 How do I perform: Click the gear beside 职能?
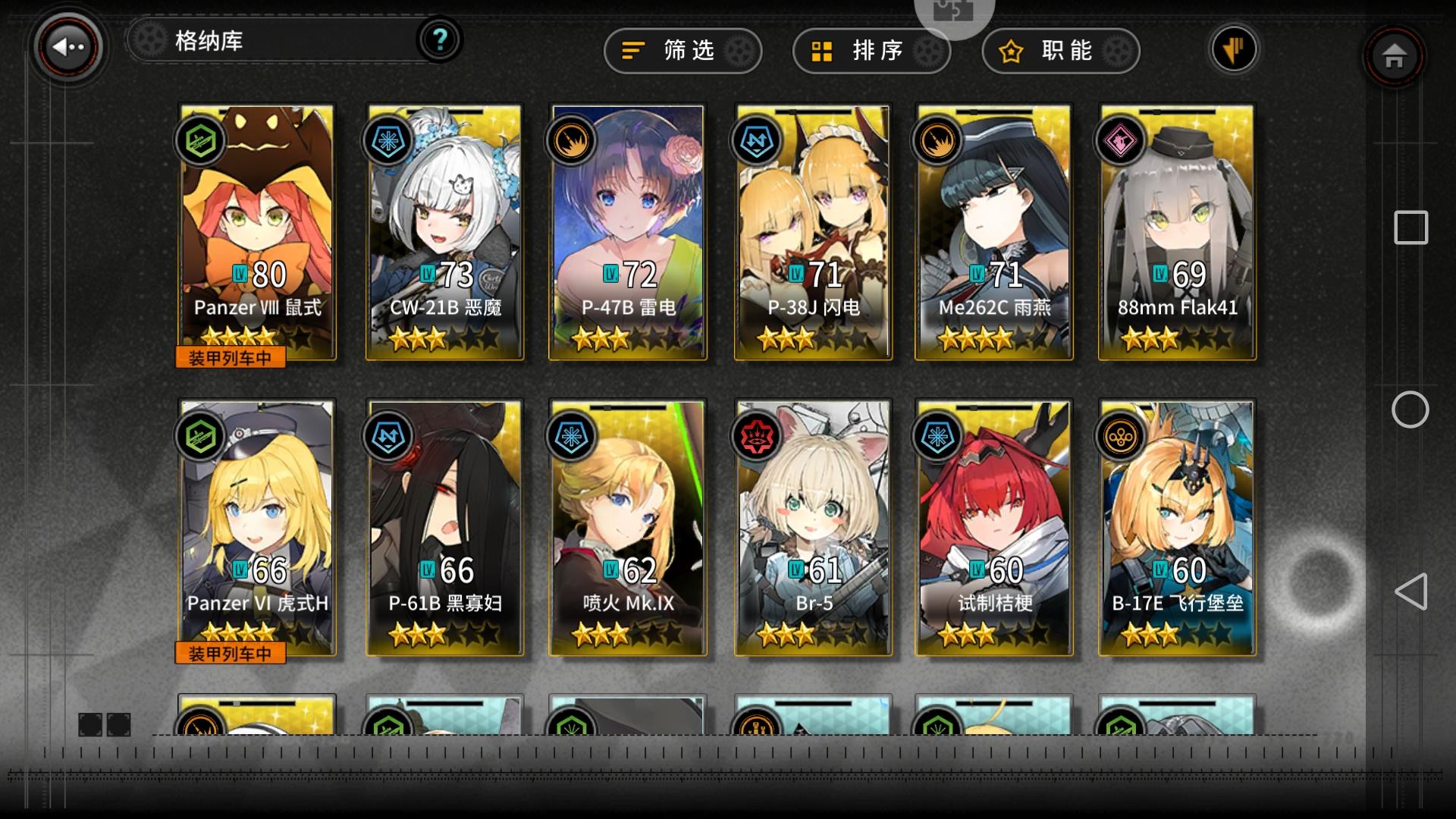[x=1116, y=51]
